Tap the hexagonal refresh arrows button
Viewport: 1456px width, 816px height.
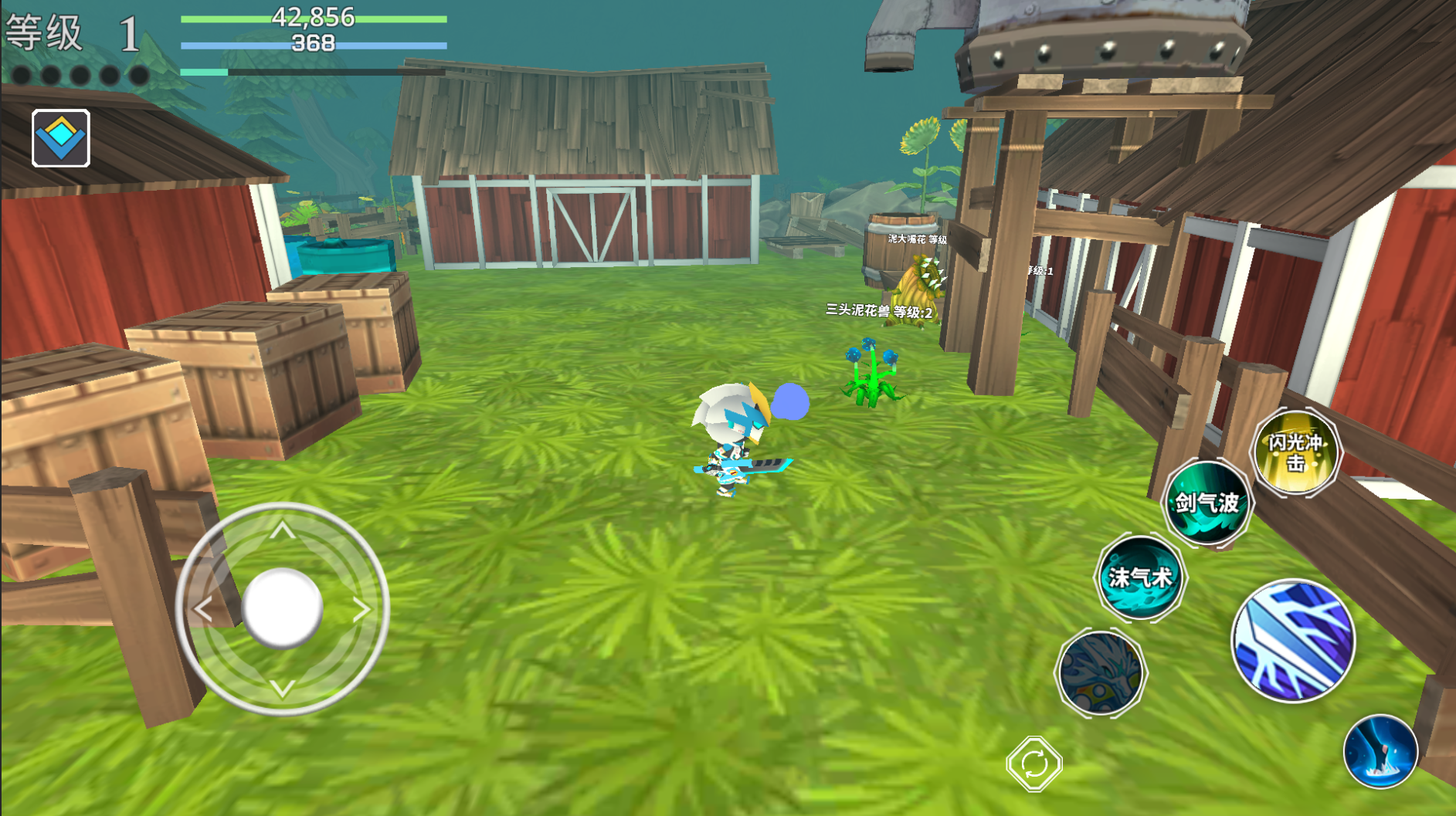1034,764
